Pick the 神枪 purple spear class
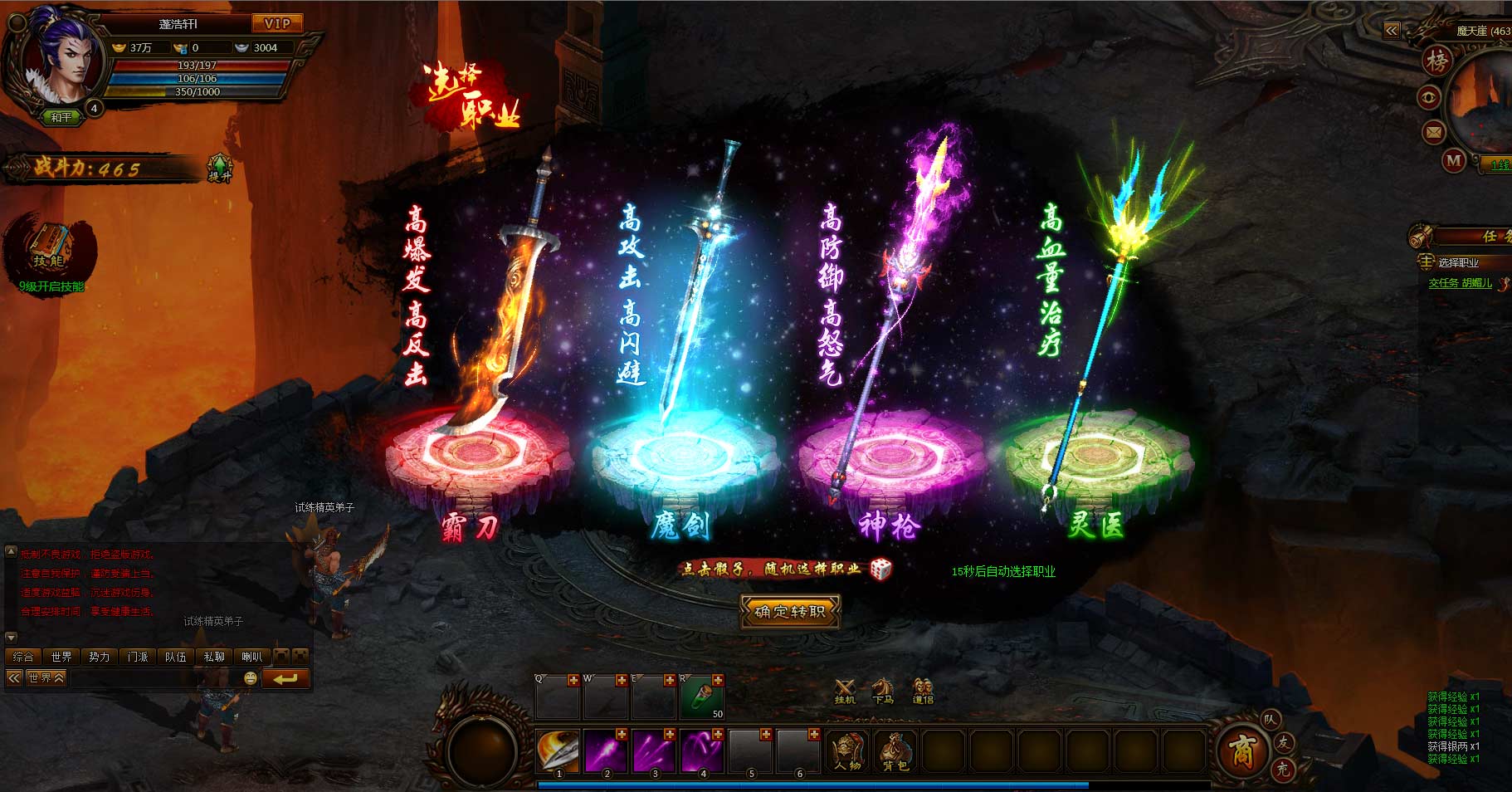The image size is (1512, 792). point(890,452)
